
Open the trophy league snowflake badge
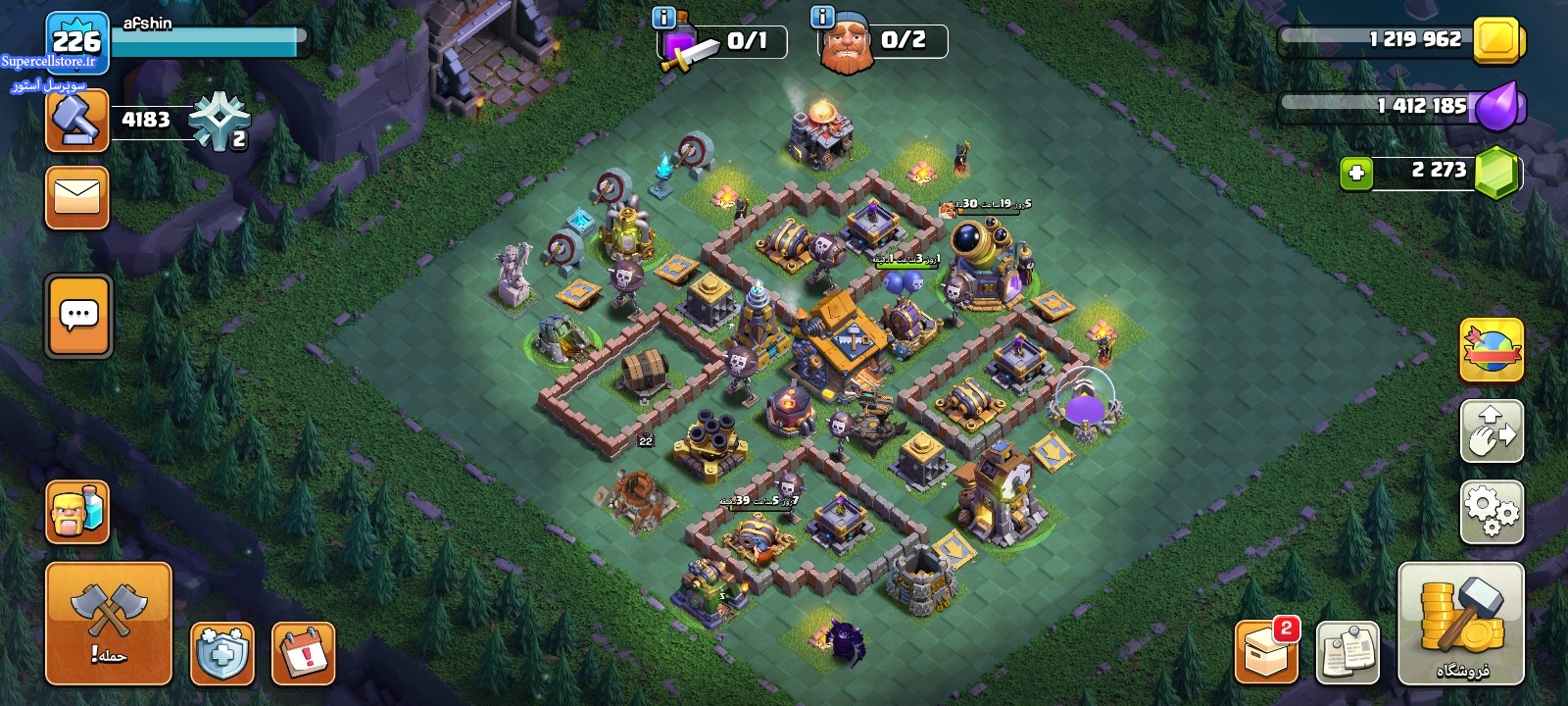pyautogui.click(x=219, y=121)
